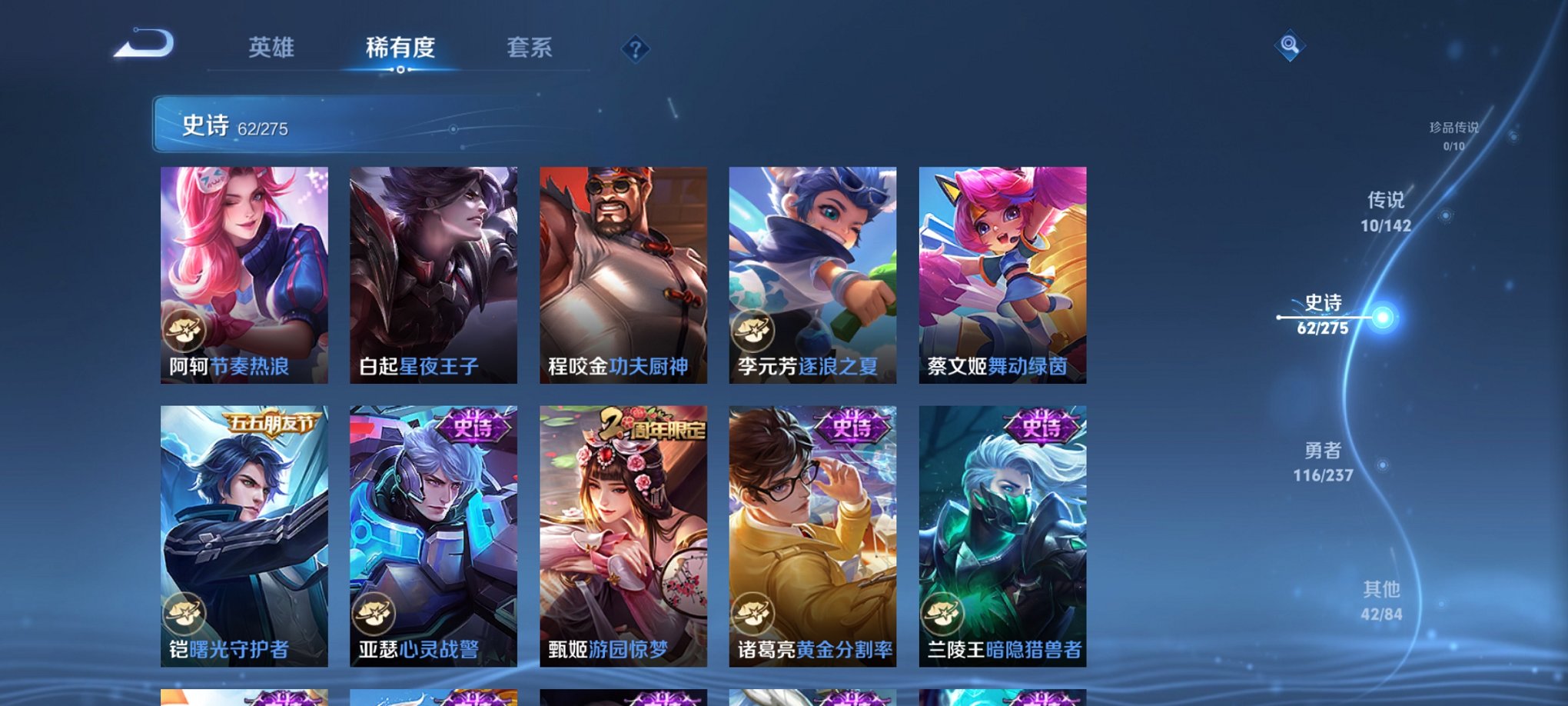Image resolution: width=1568 pixels, height=706 pixels.
Task: Click the back arrow icon at top left
Action: click(142, 48)
